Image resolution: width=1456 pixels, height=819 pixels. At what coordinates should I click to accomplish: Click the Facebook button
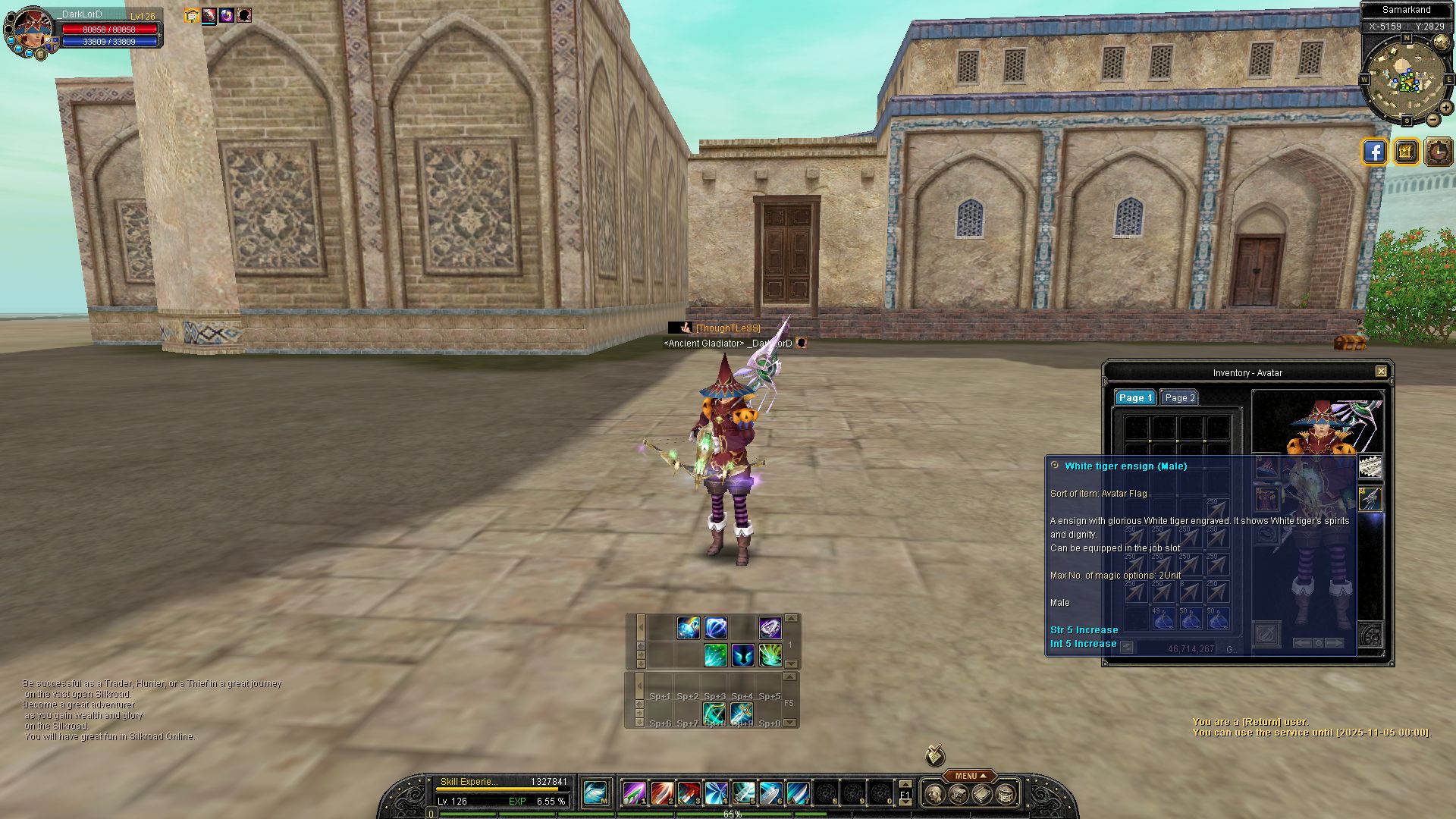(1374, 152)
